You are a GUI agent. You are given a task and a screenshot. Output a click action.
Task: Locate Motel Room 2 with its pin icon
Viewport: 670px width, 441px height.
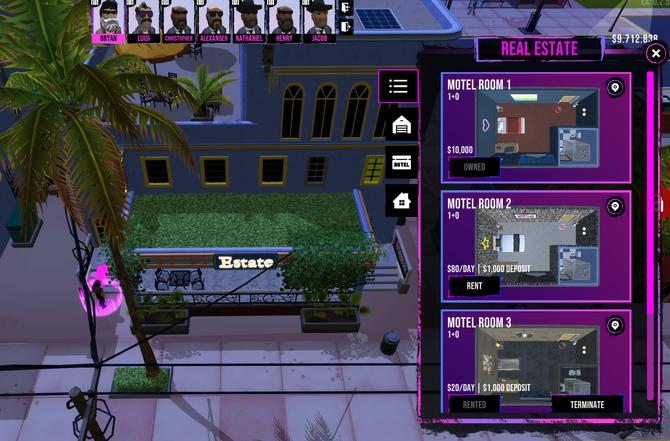pos(615,207)
